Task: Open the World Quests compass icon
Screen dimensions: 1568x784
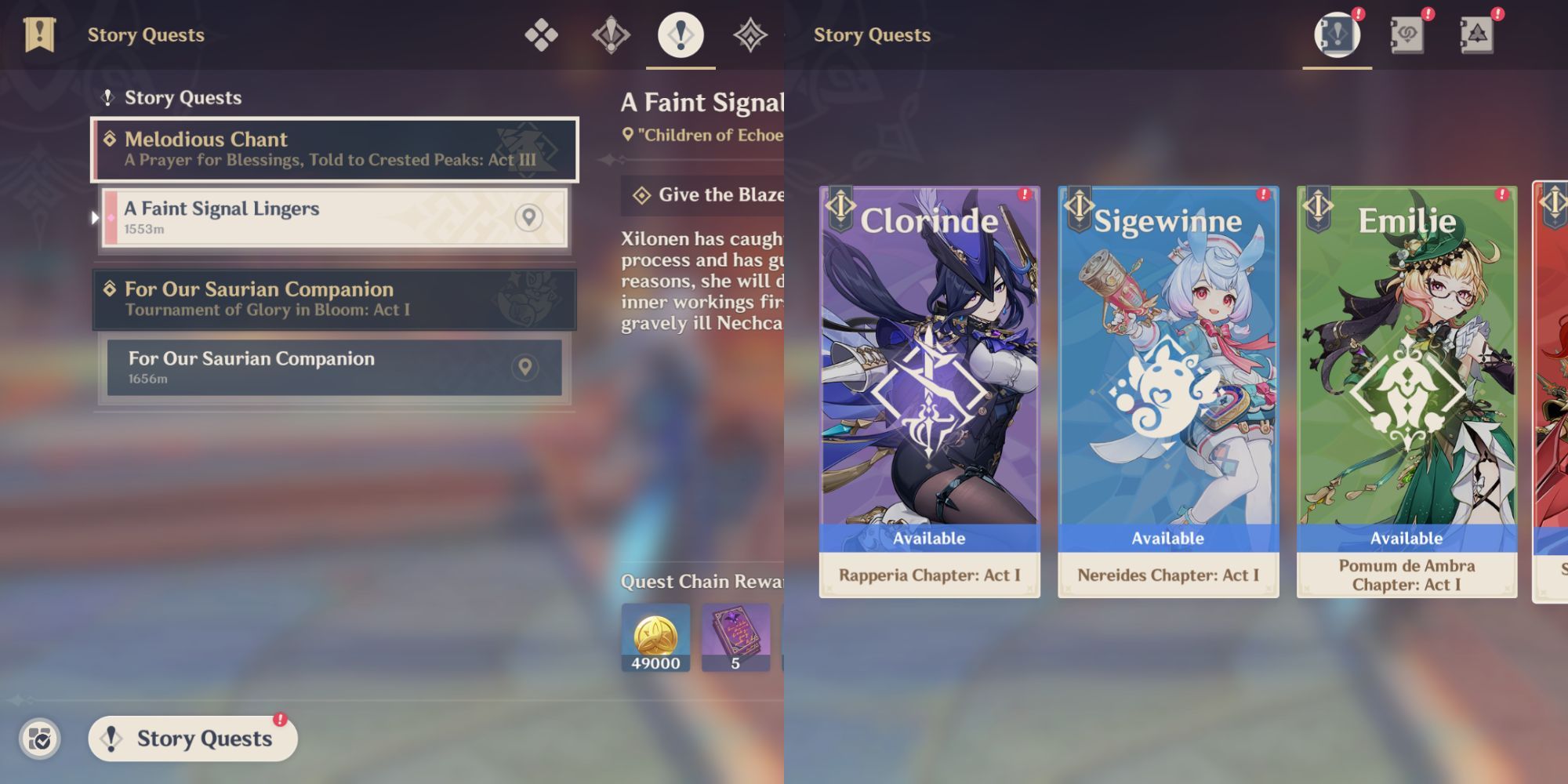Action: click(751, 34)
